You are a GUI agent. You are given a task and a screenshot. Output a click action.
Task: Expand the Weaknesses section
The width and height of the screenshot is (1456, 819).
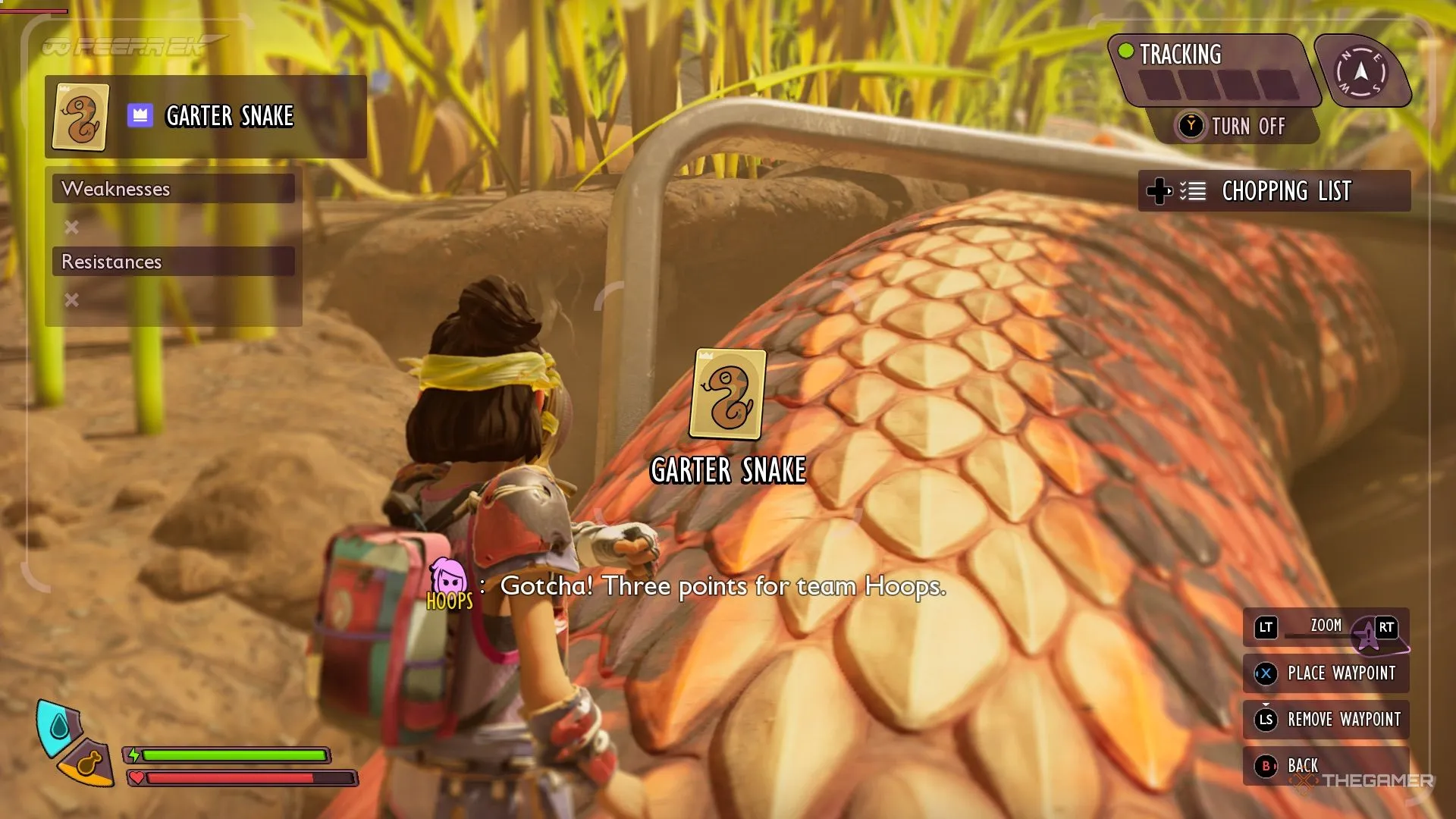point(173,189)
